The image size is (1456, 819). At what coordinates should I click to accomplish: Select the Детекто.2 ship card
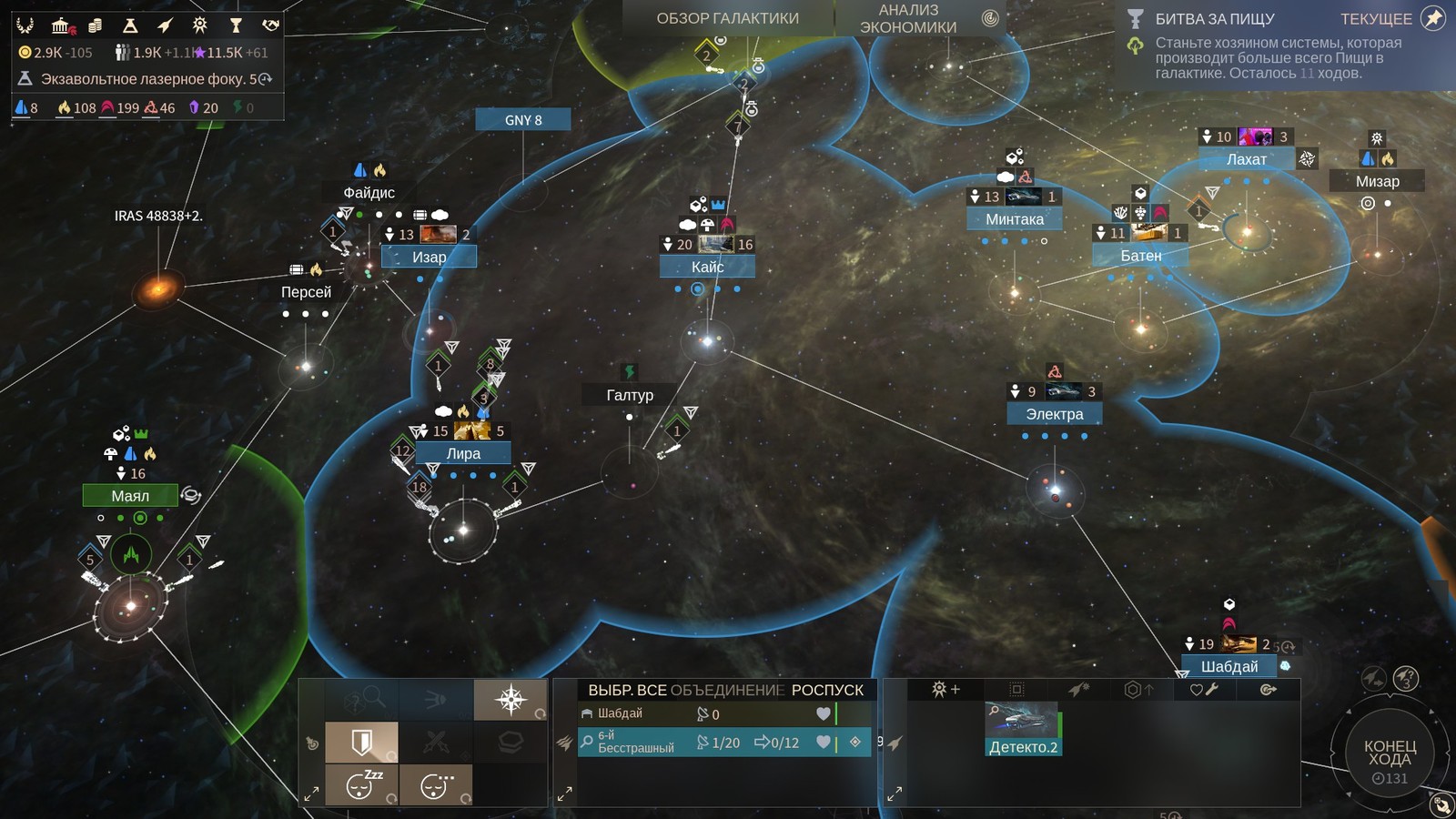[1023, 728]
